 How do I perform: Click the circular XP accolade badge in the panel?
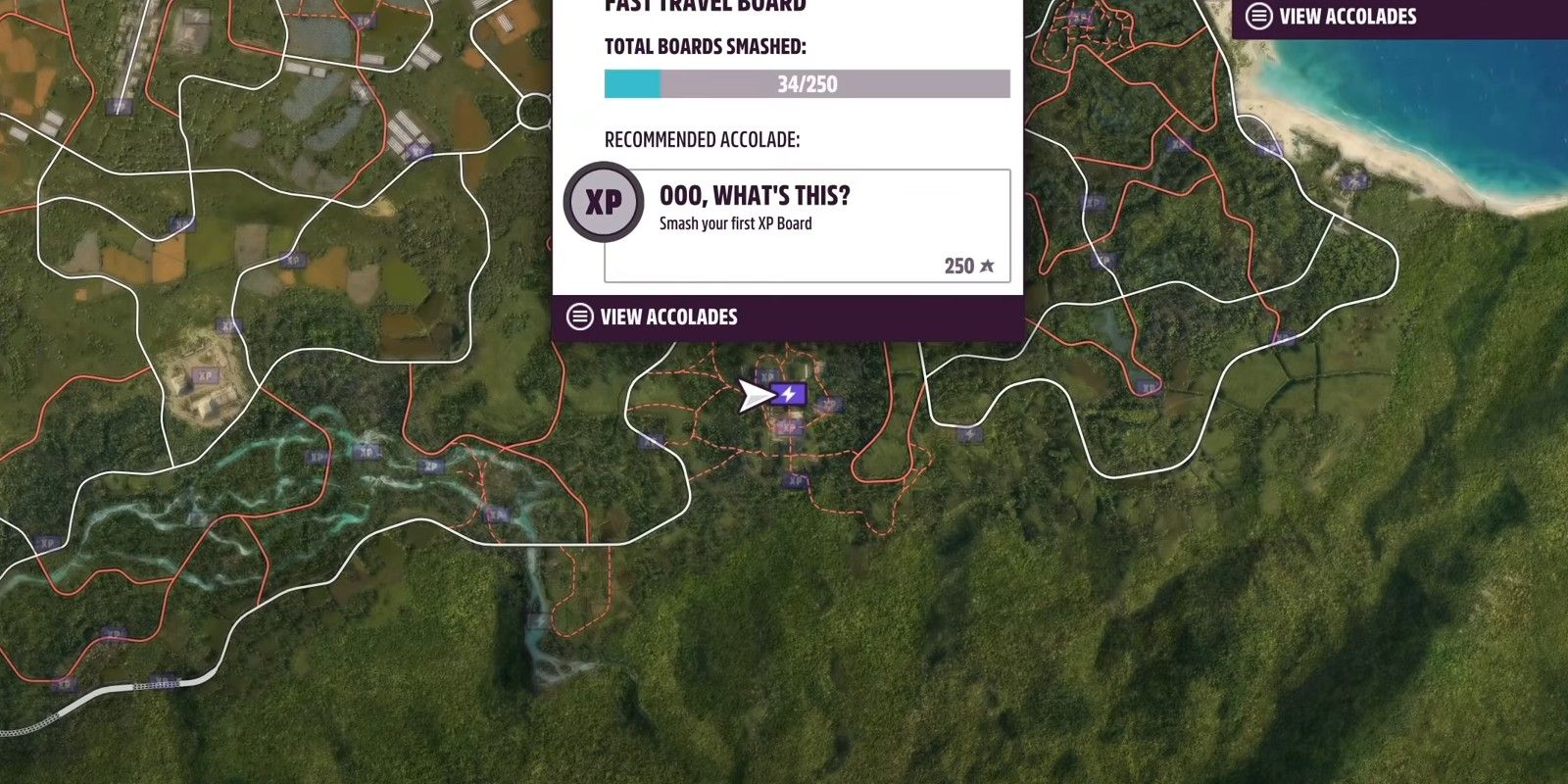coord(605,201)
